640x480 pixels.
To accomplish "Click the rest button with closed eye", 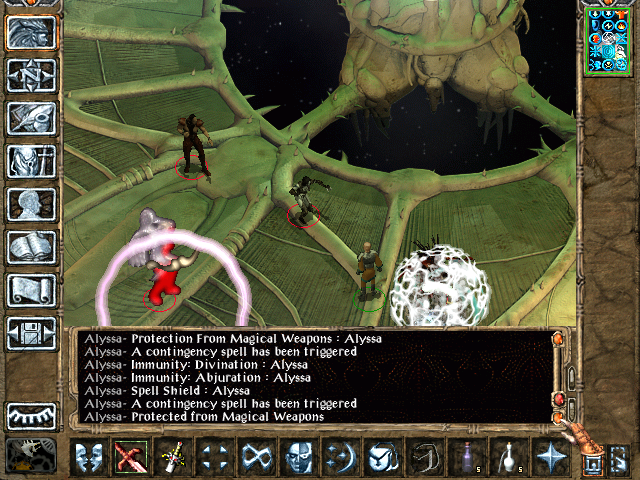I will (x=32, y=415).
